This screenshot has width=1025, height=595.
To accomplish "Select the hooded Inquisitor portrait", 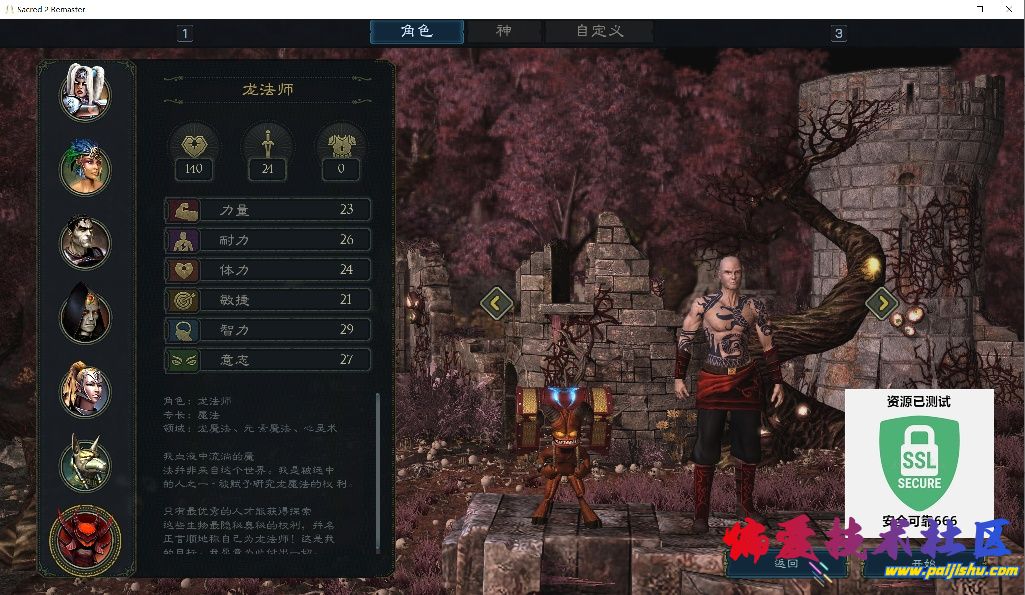I will [x=85, y=313].
